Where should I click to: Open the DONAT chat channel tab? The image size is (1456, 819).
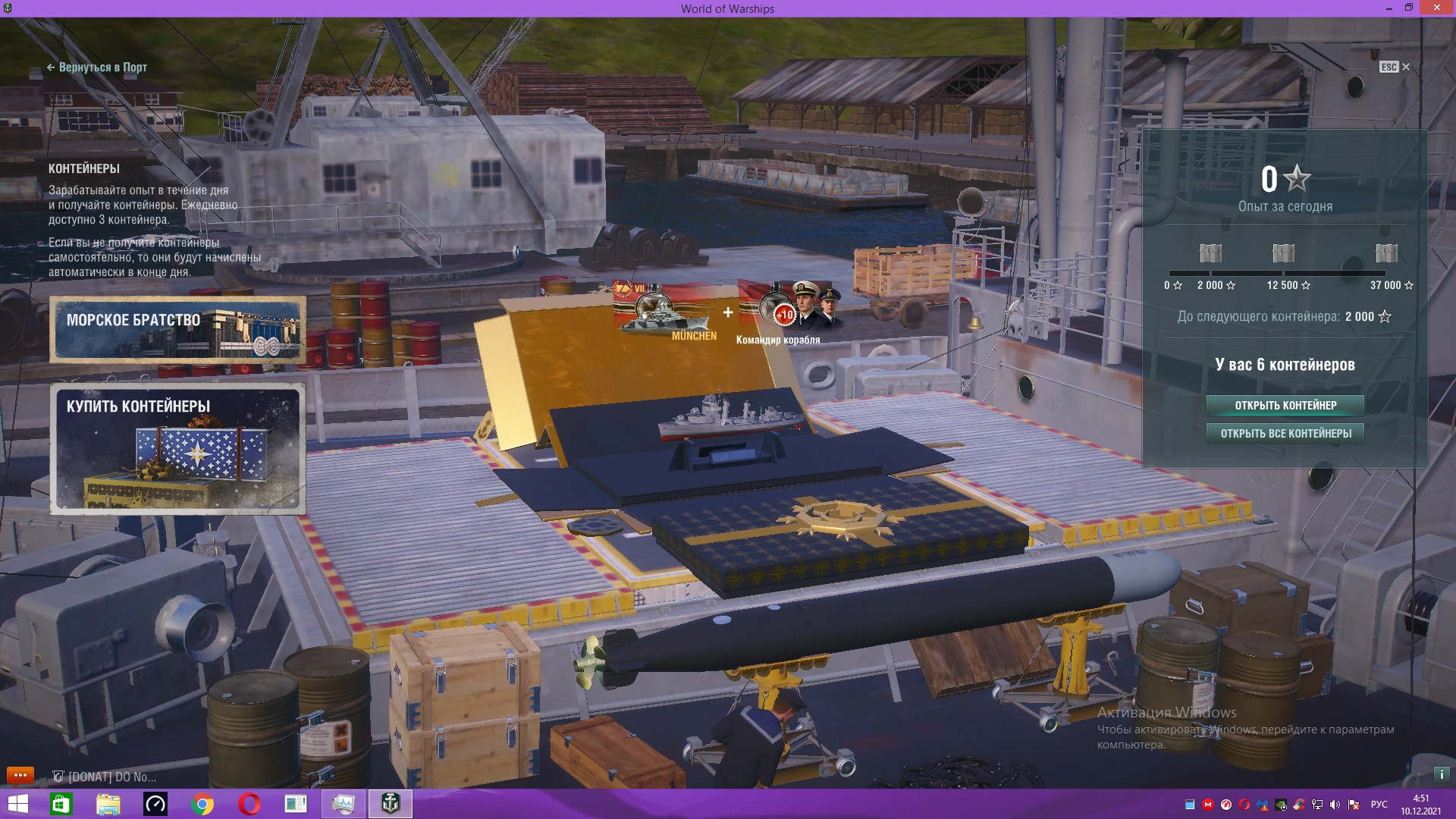point(106,777)
